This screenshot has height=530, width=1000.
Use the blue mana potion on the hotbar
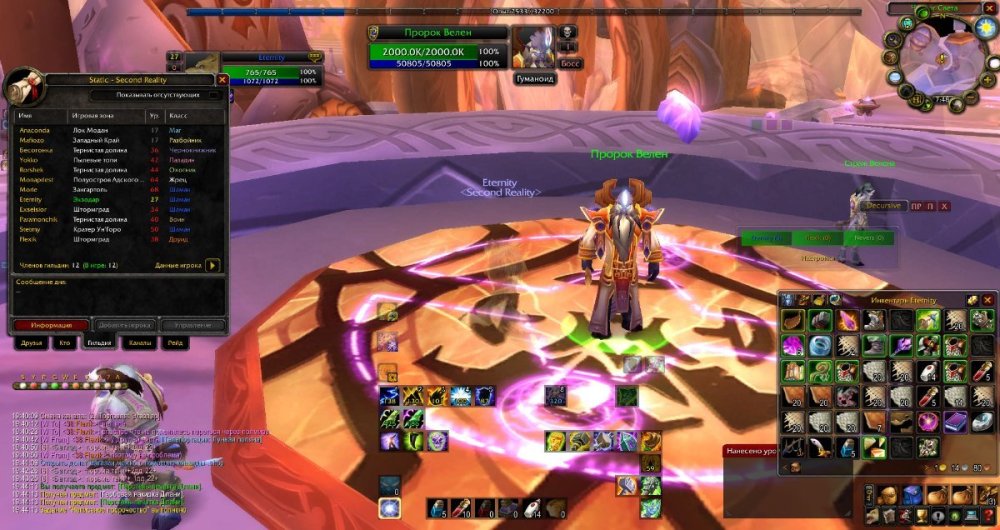point(437,509)
